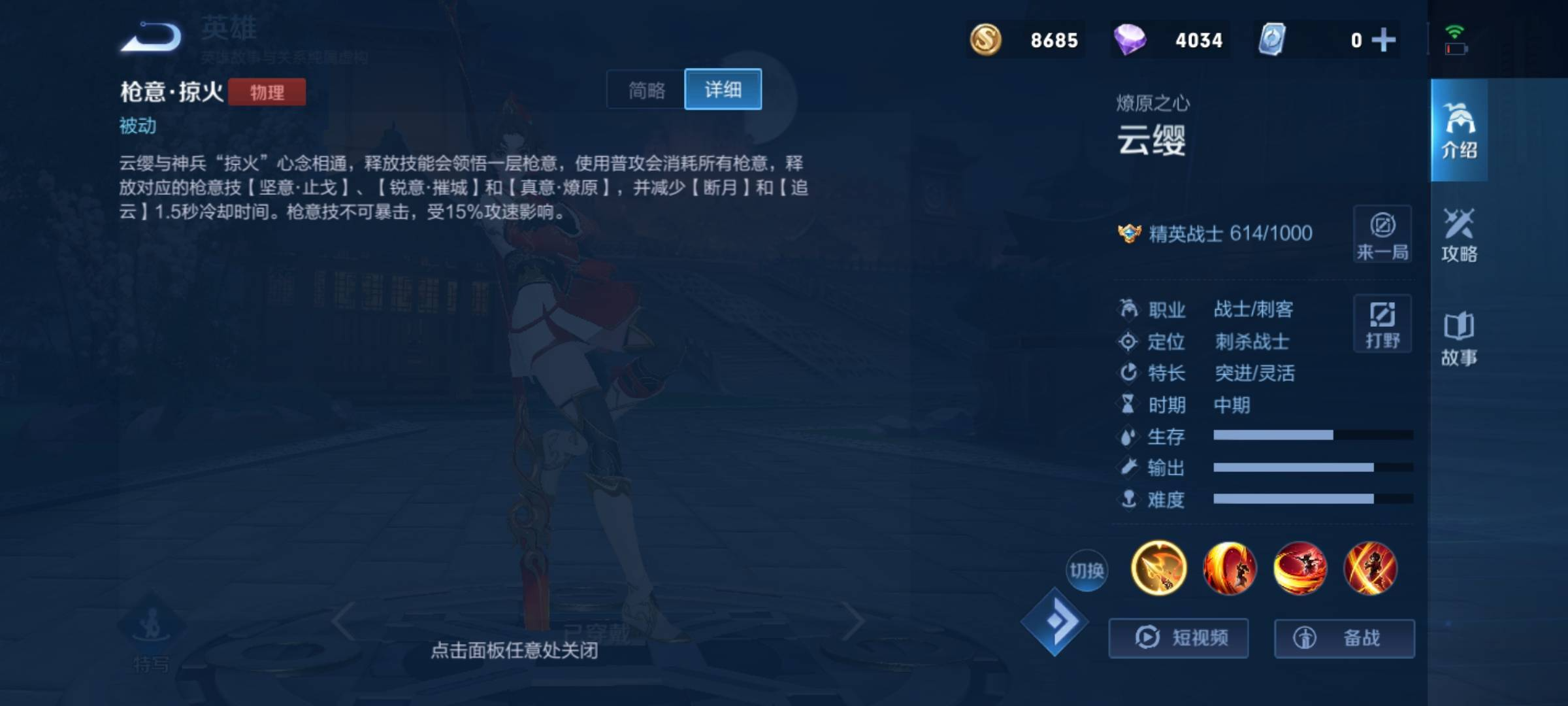The image size is (1568, 706).
Task: Show the previous hero with left arrow
Action: [x=344, y=621]
